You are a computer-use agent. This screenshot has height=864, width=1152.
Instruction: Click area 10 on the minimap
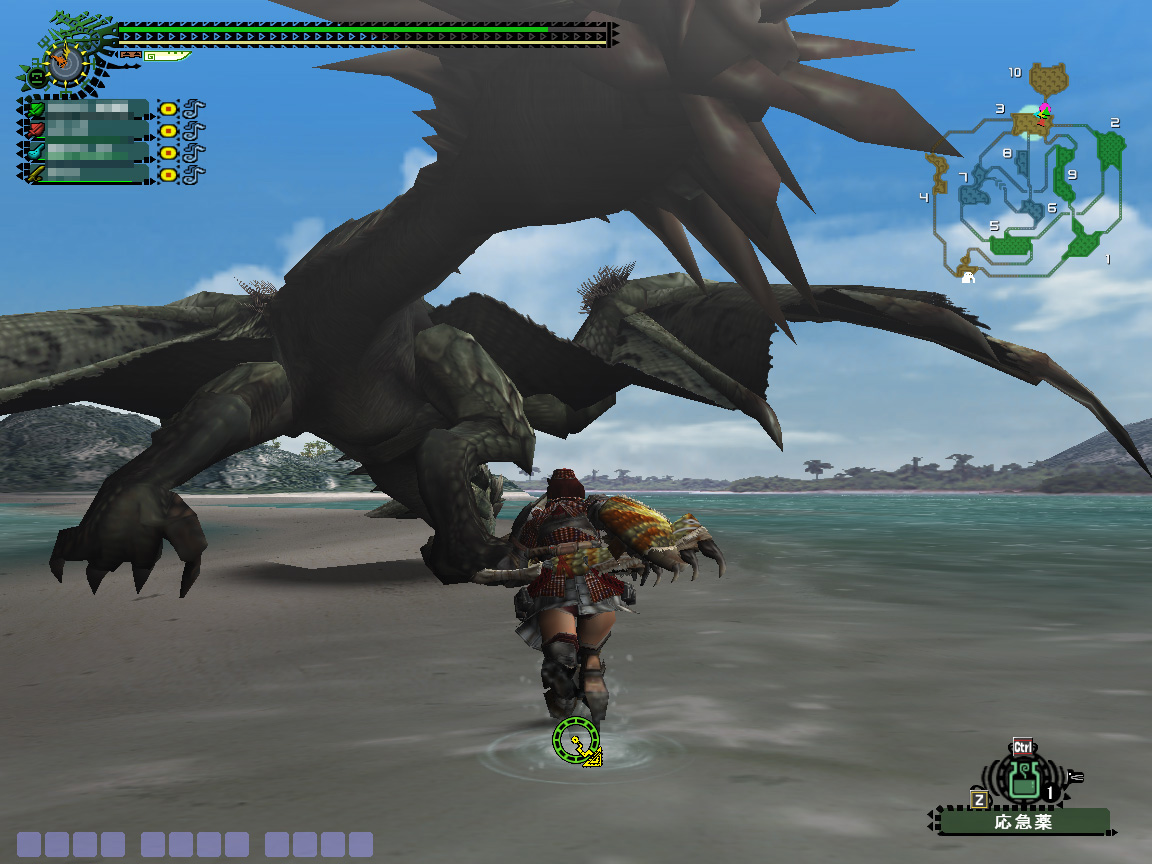point(1049,76)
